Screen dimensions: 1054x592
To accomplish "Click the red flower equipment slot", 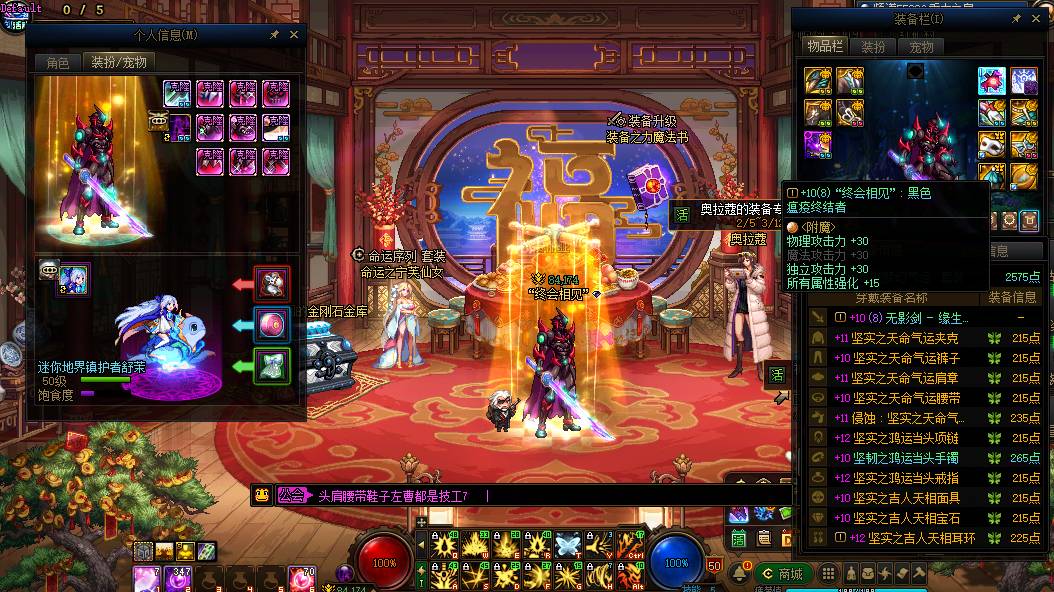I will coord(991,80).
